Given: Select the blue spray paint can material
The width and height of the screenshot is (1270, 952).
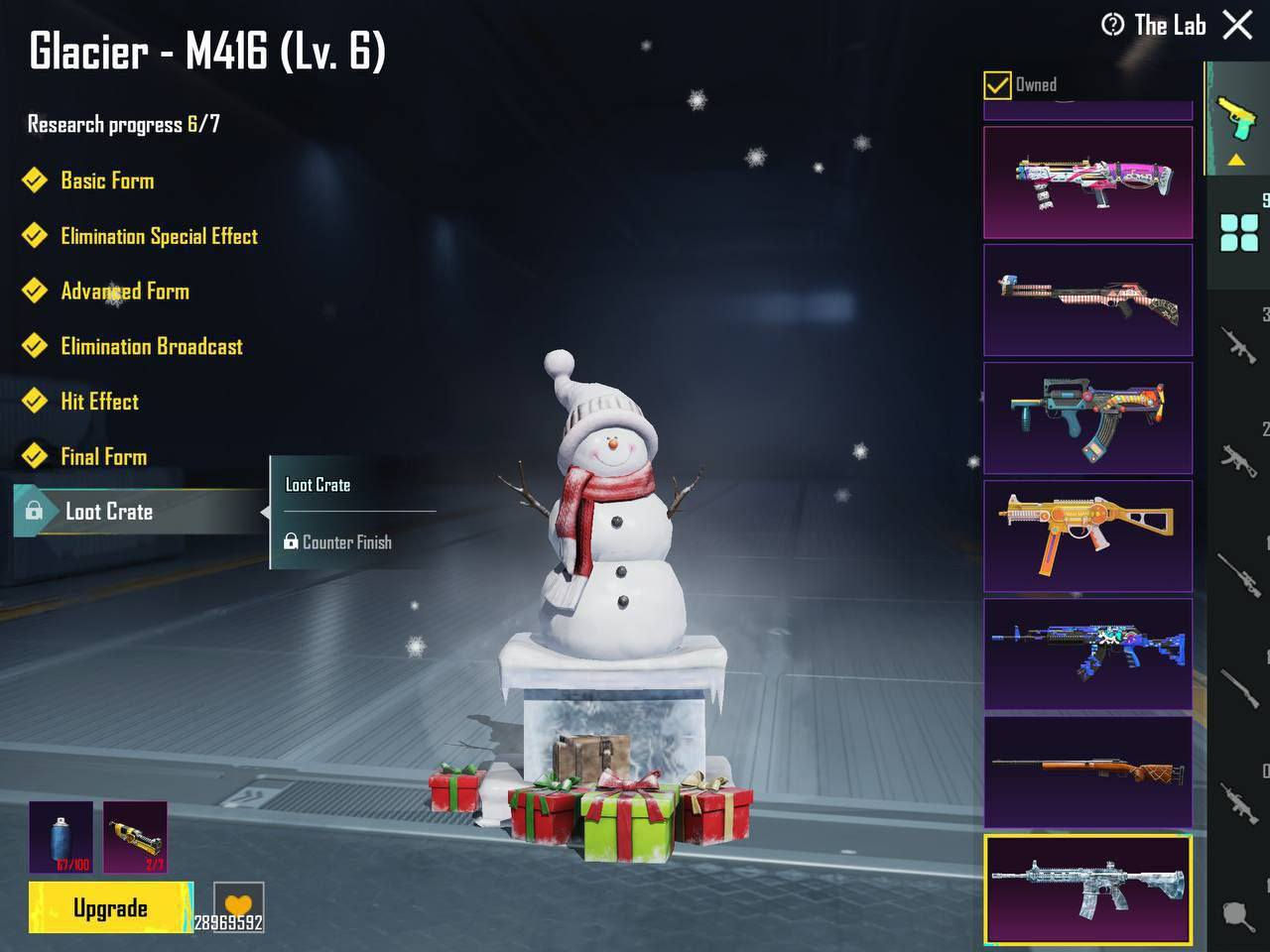Looking at the screenshot, I should coord(61,837).
